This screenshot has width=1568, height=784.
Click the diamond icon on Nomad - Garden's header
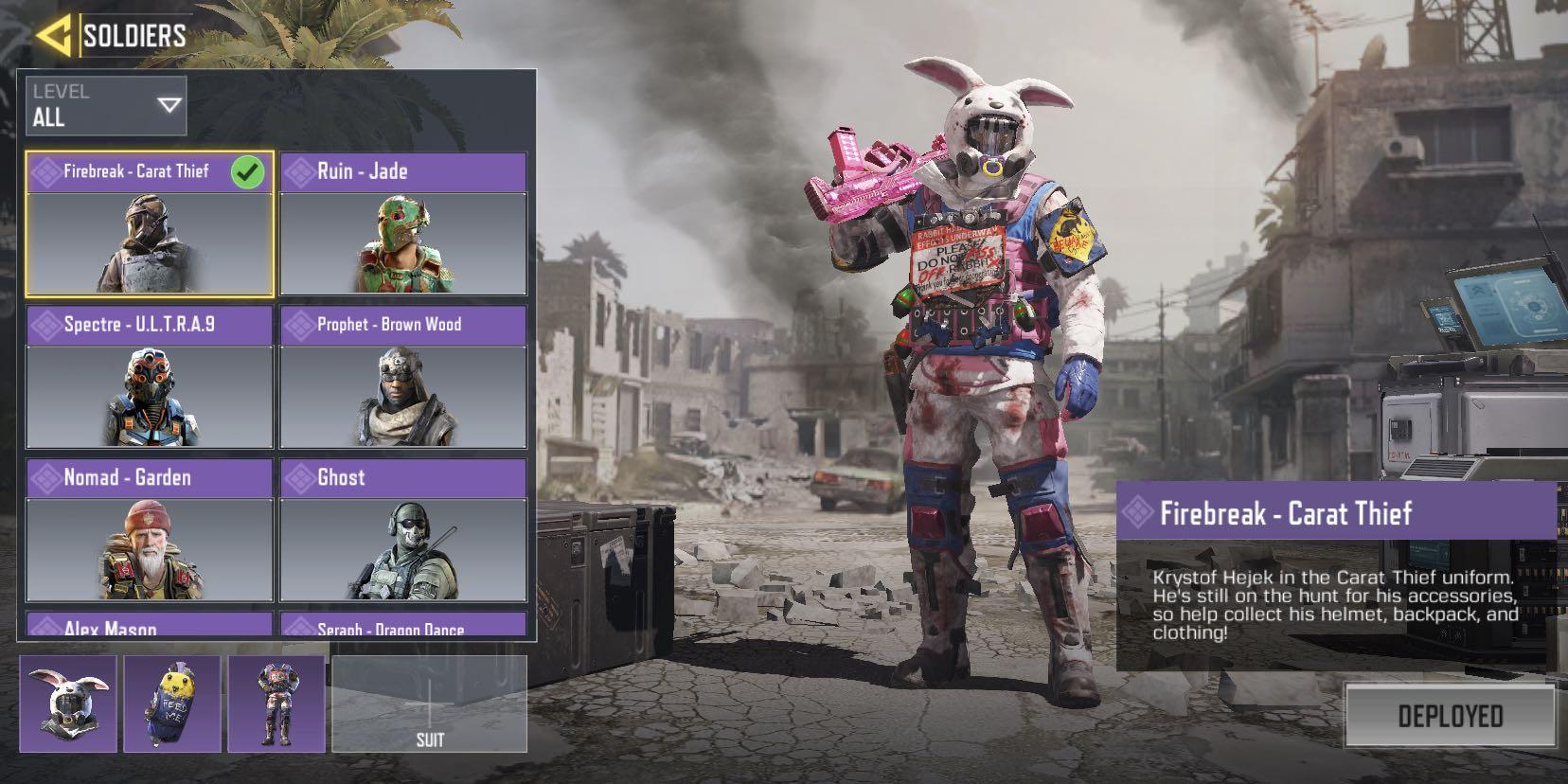point(47,478)
